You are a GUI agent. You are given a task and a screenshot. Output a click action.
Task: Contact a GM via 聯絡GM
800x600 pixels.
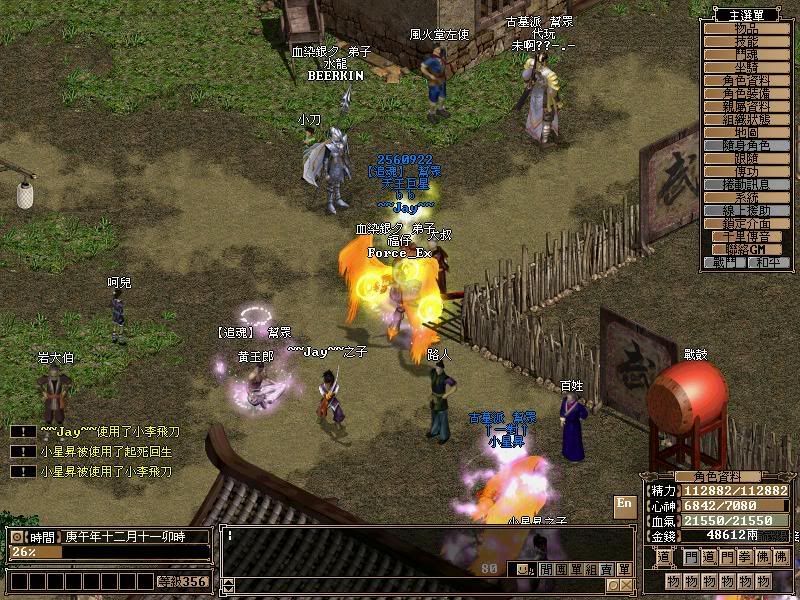pyautogui.click(x=747, y=249)
